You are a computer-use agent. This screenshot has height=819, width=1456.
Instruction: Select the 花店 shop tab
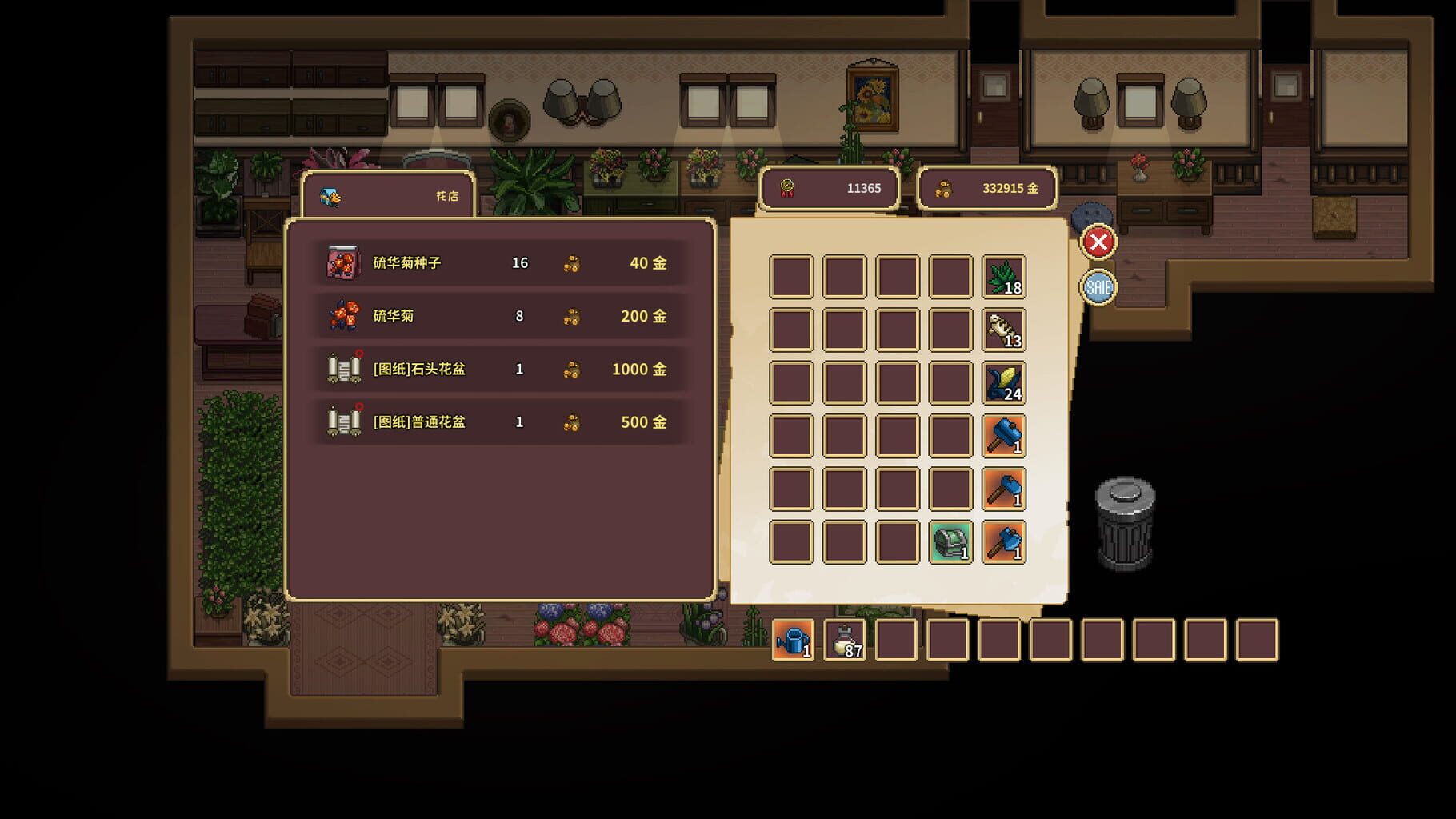(387, 193)
